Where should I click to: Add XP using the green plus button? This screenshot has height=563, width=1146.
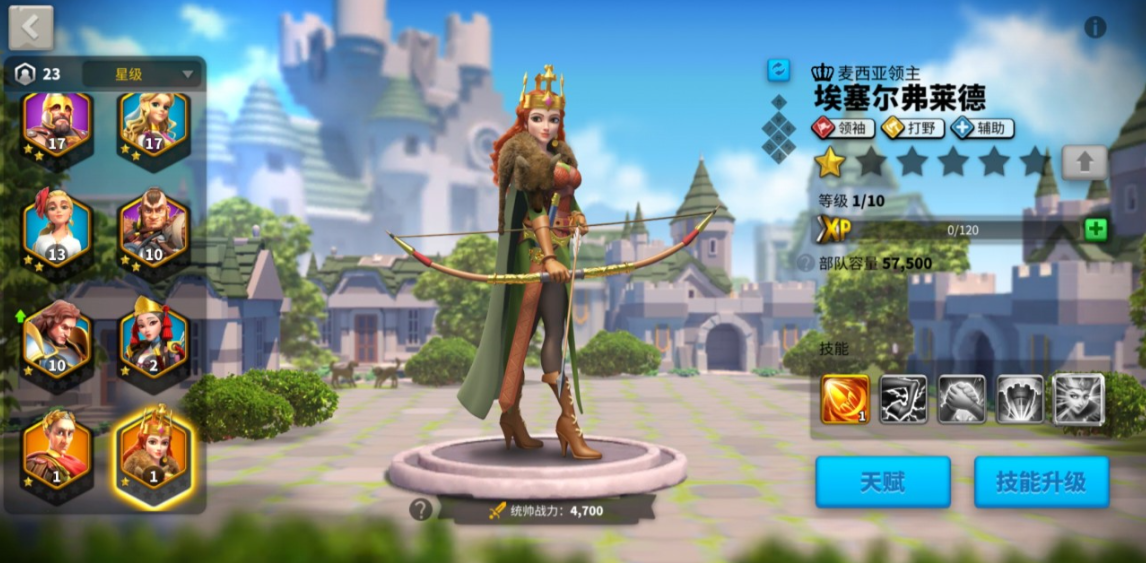point(1096,229)
